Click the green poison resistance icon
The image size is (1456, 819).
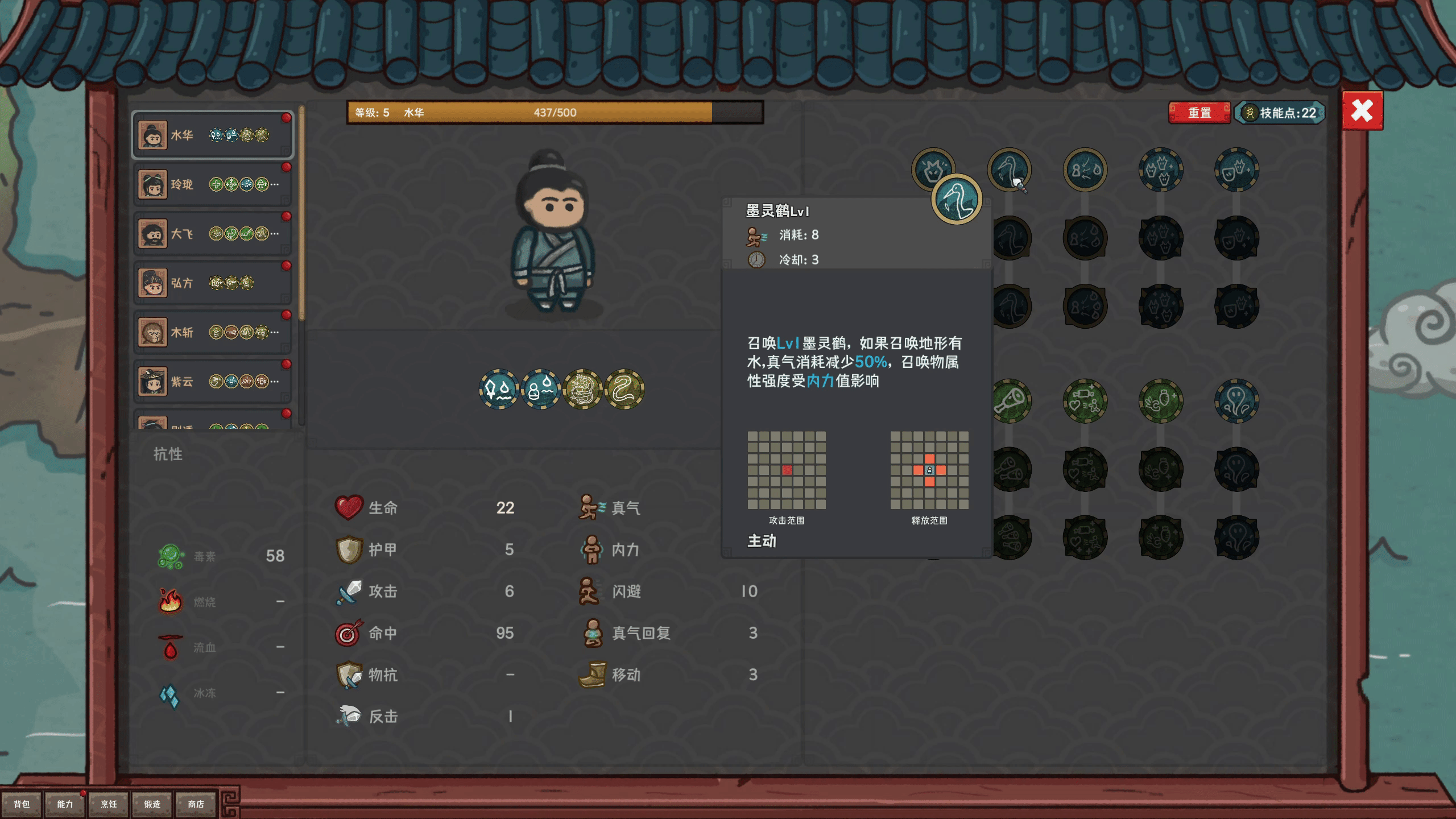171,556
